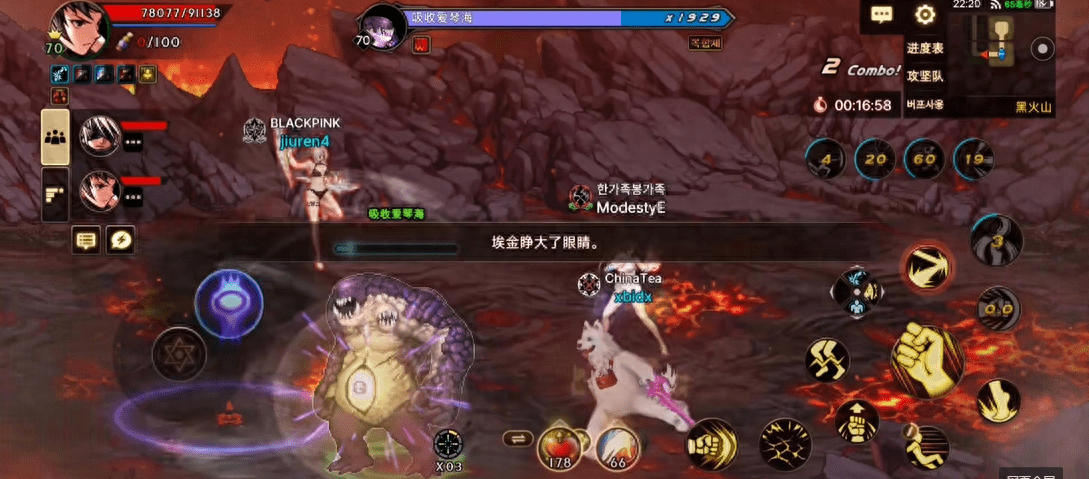Use the consumable slot showing 66
Viewport: 1089px width, 479px height.
(x=617, y=447)
